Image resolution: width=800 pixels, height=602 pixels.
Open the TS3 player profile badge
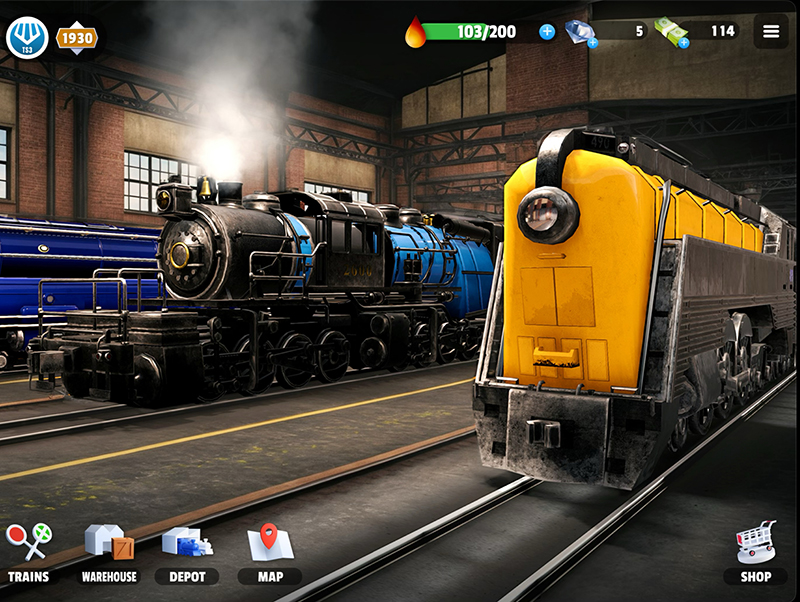pyautogui.click(x=27, y=38)
